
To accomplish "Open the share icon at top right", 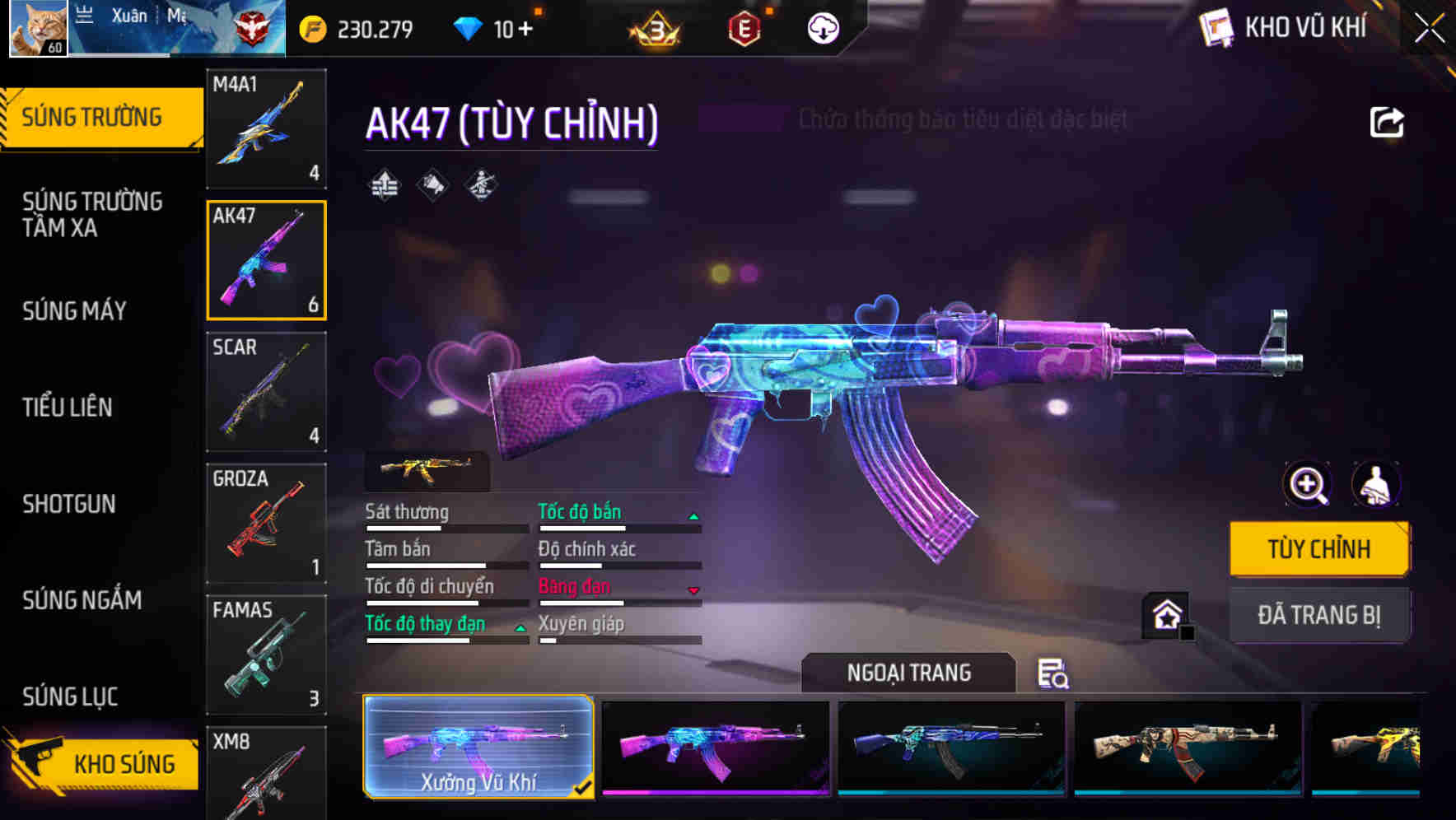I will 1388,121.
